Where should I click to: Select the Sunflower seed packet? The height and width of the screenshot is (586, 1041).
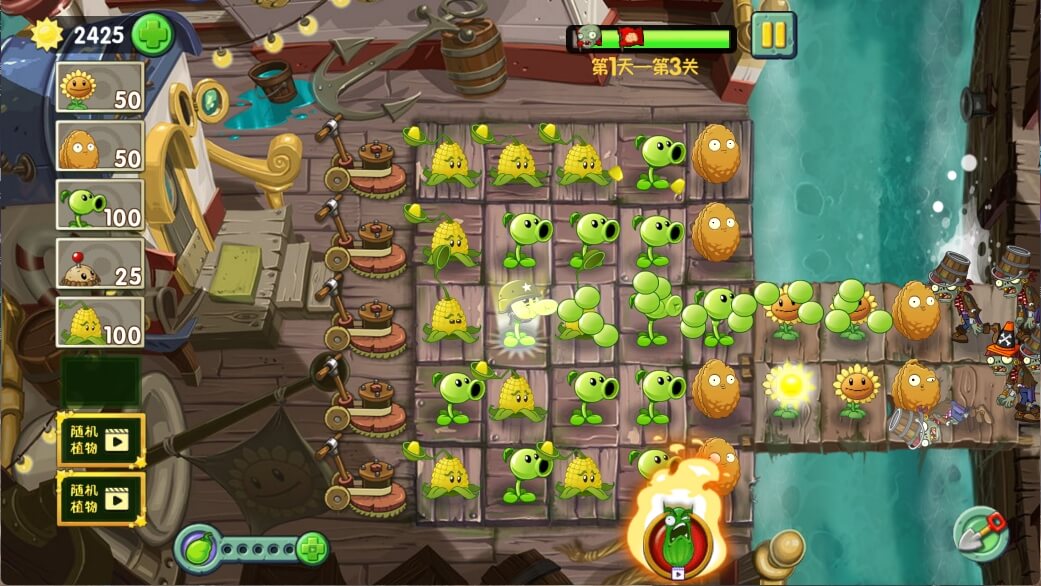100,88
